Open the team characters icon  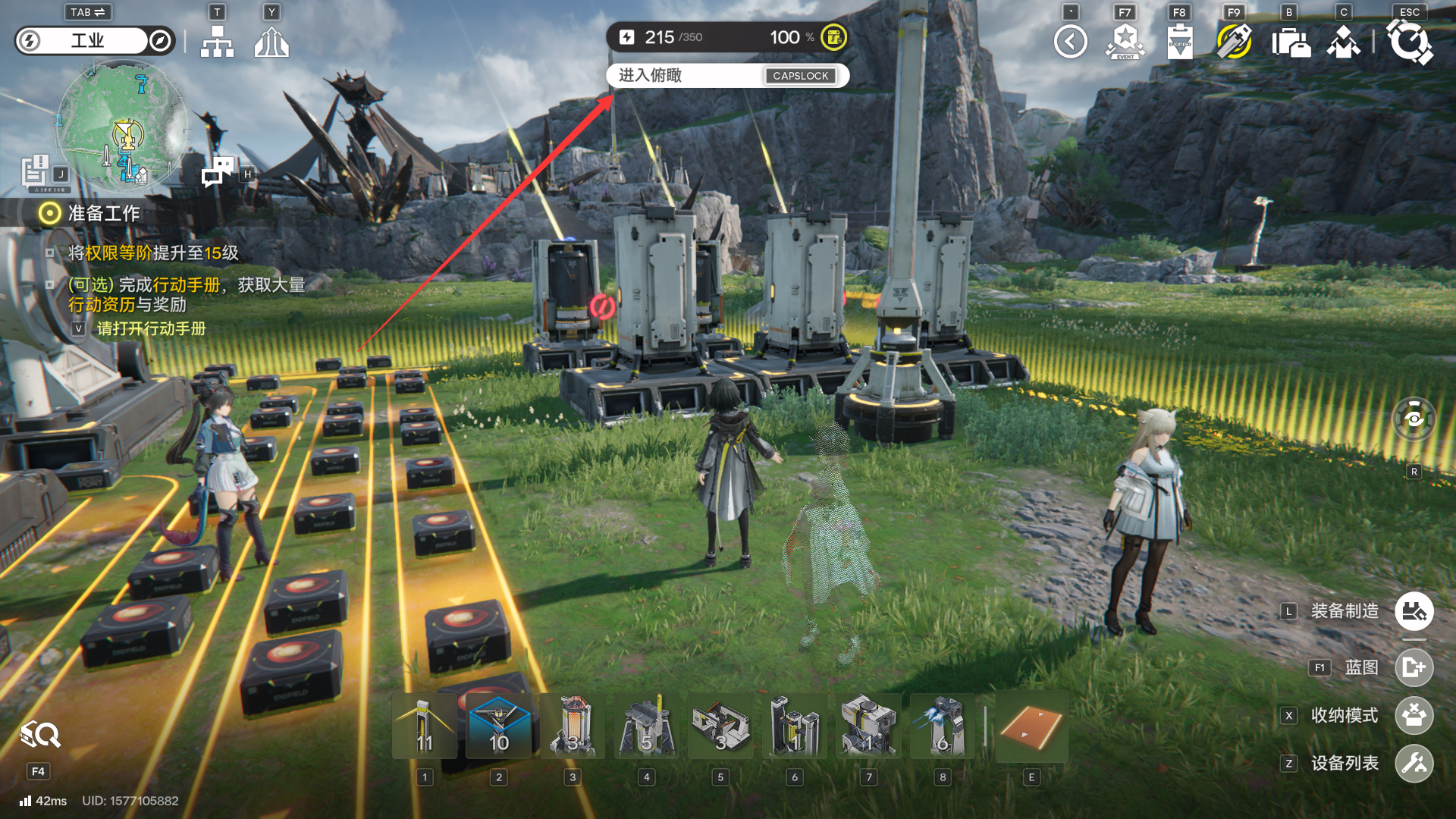[x=1343, y=42]
